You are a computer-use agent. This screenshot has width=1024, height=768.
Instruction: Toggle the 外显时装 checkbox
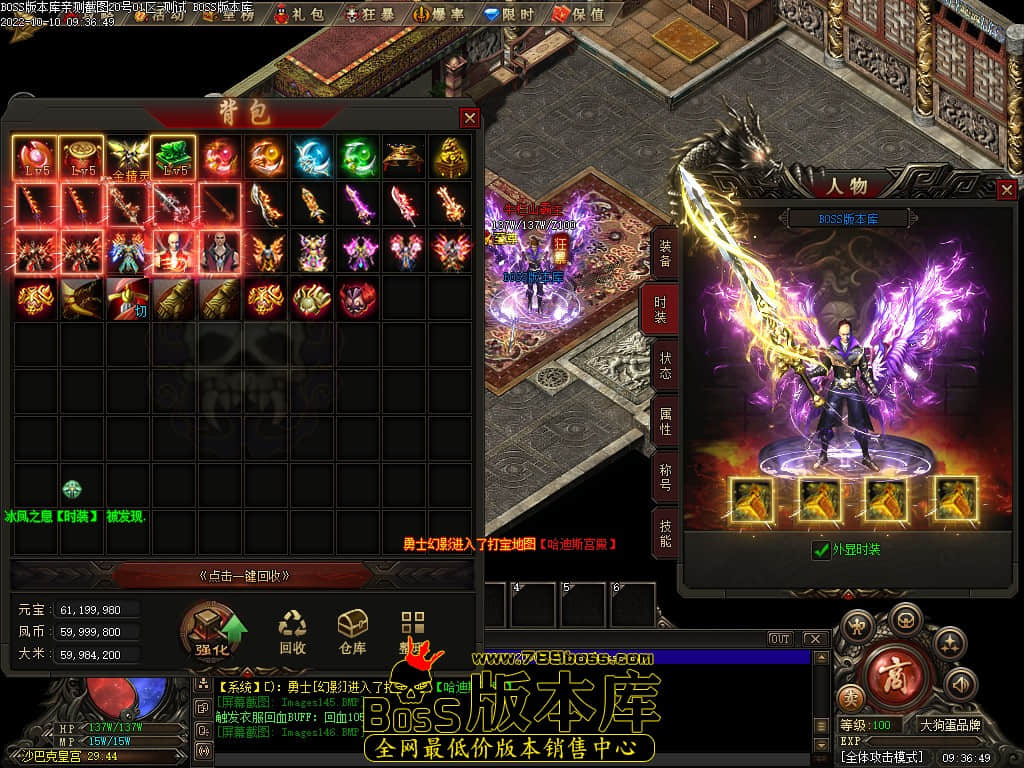click(x=821, y=550)
